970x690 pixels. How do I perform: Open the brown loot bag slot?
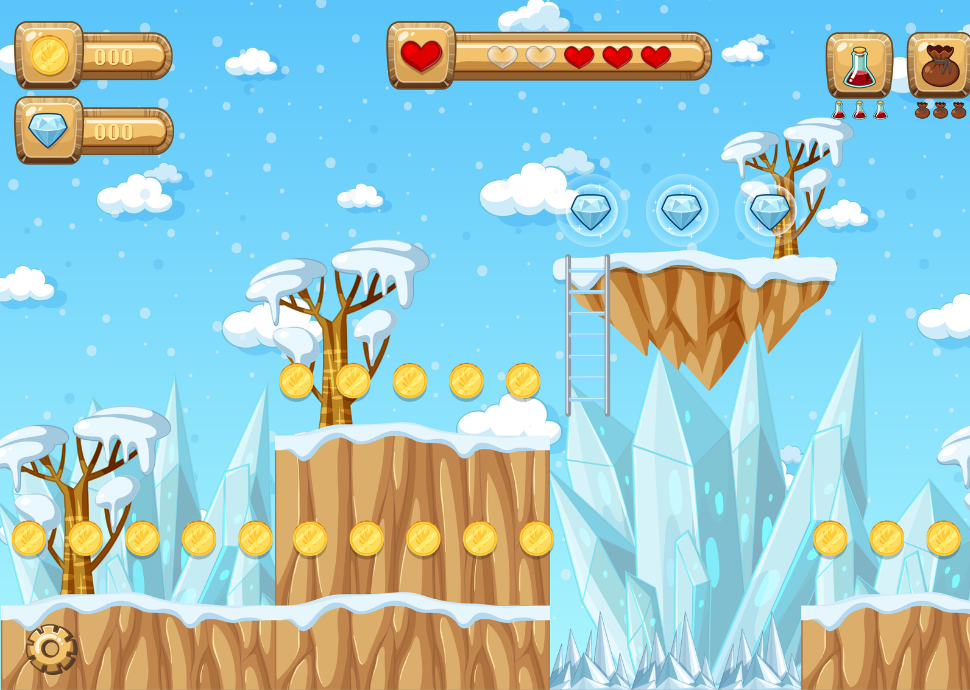[x=939, y=65]
